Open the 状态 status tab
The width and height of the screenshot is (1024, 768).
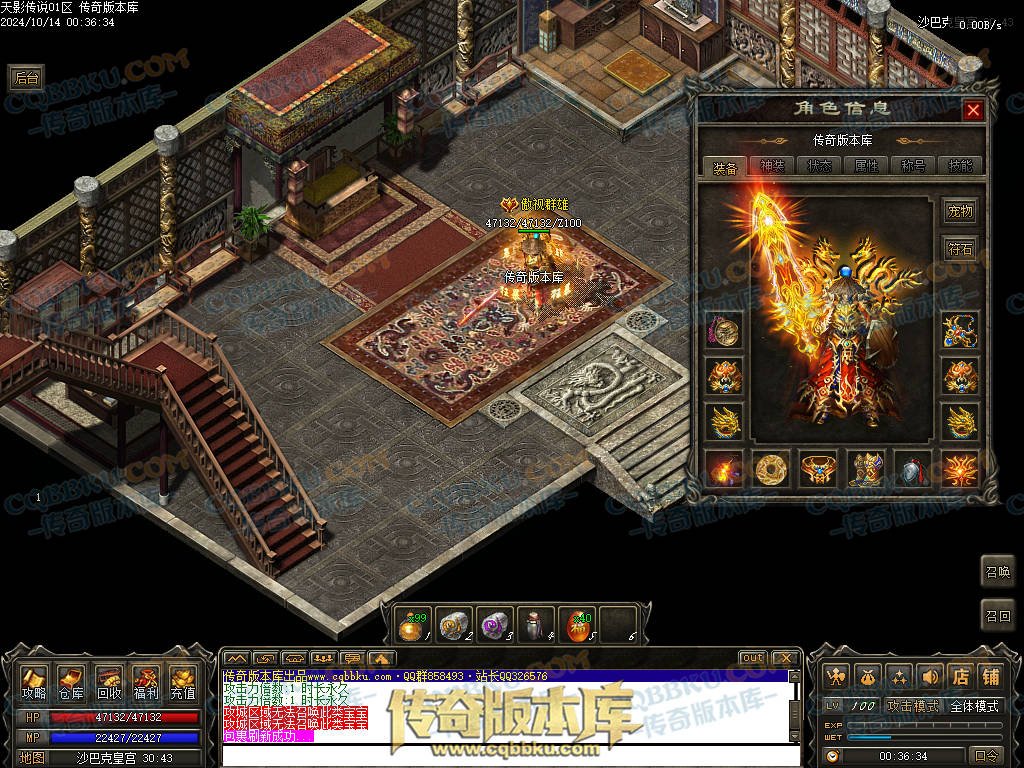[818, 166]
